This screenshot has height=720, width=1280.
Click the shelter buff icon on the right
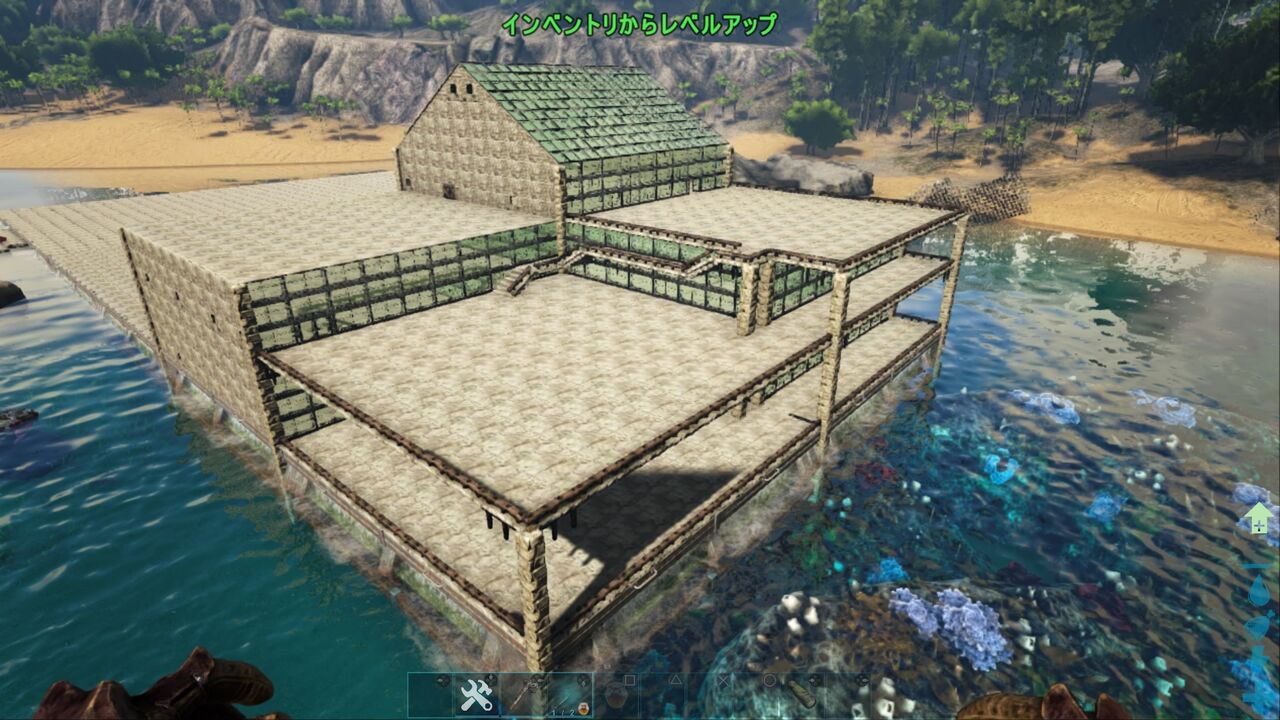[x=1258, y=518]
